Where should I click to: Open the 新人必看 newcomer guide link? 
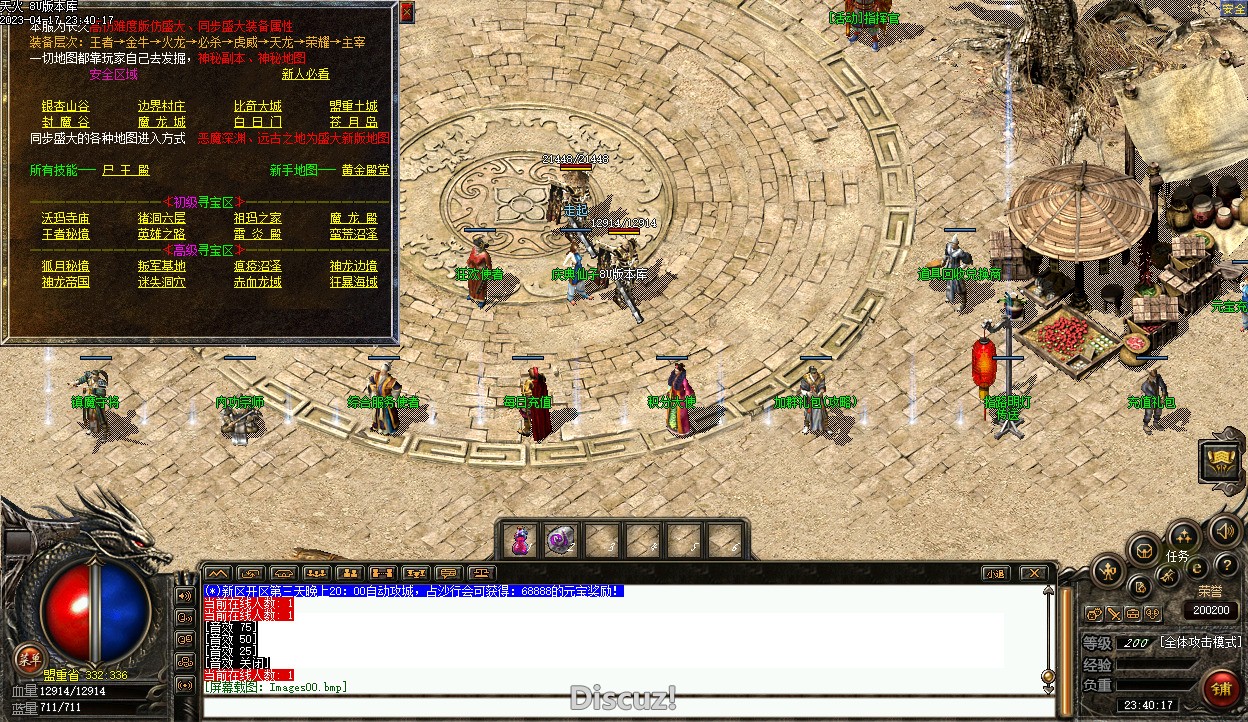(x=305, y=74)
